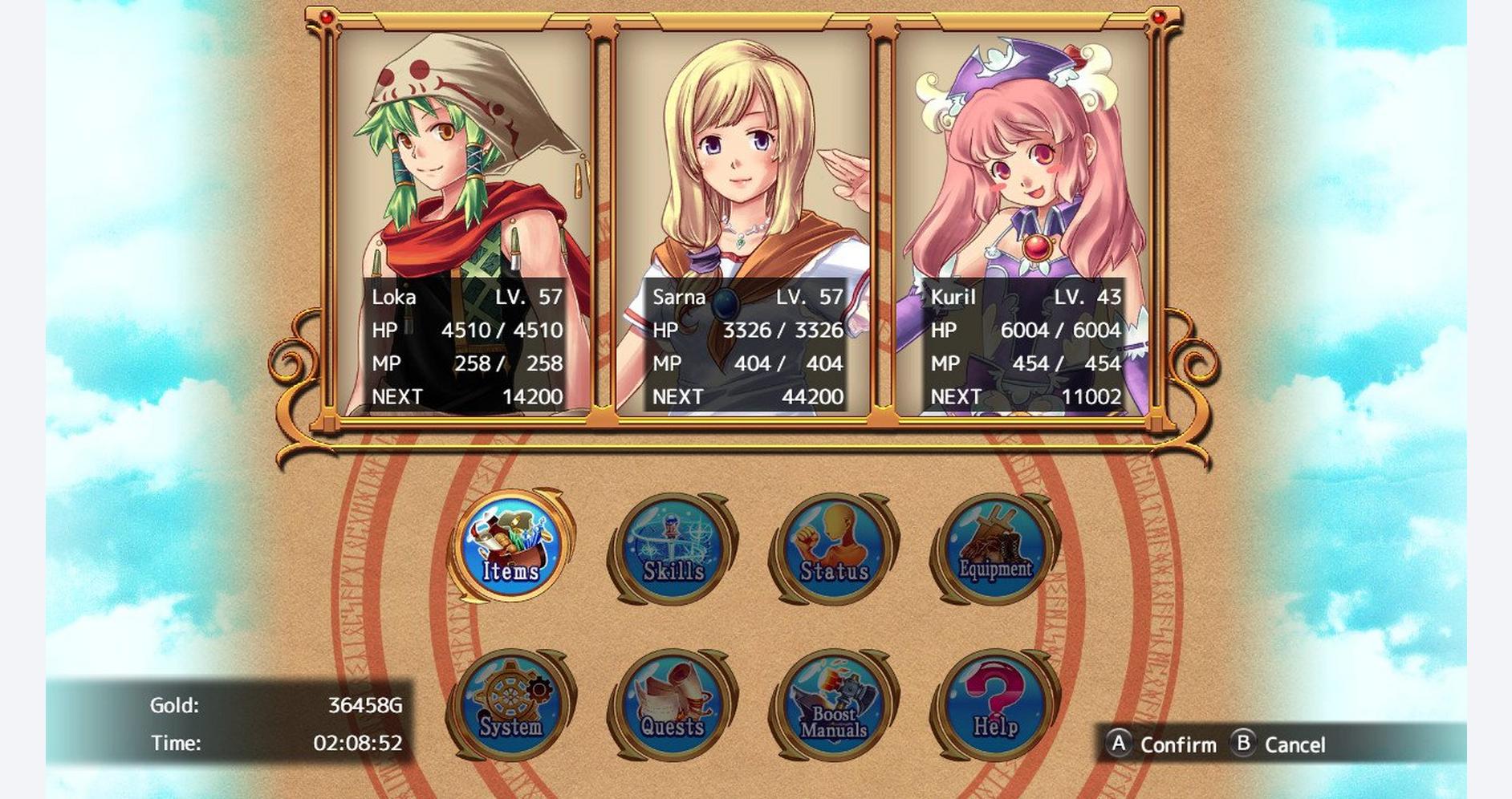Viewport: 1512px width, 799px height.
Task: Click Loka's name label
Action: pos(393,298)
